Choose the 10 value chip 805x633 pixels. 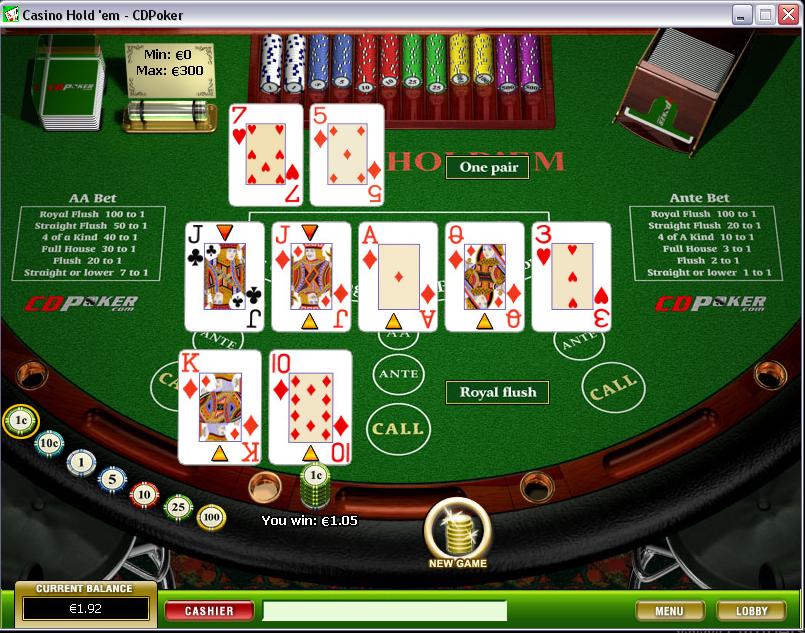[145, 494]
